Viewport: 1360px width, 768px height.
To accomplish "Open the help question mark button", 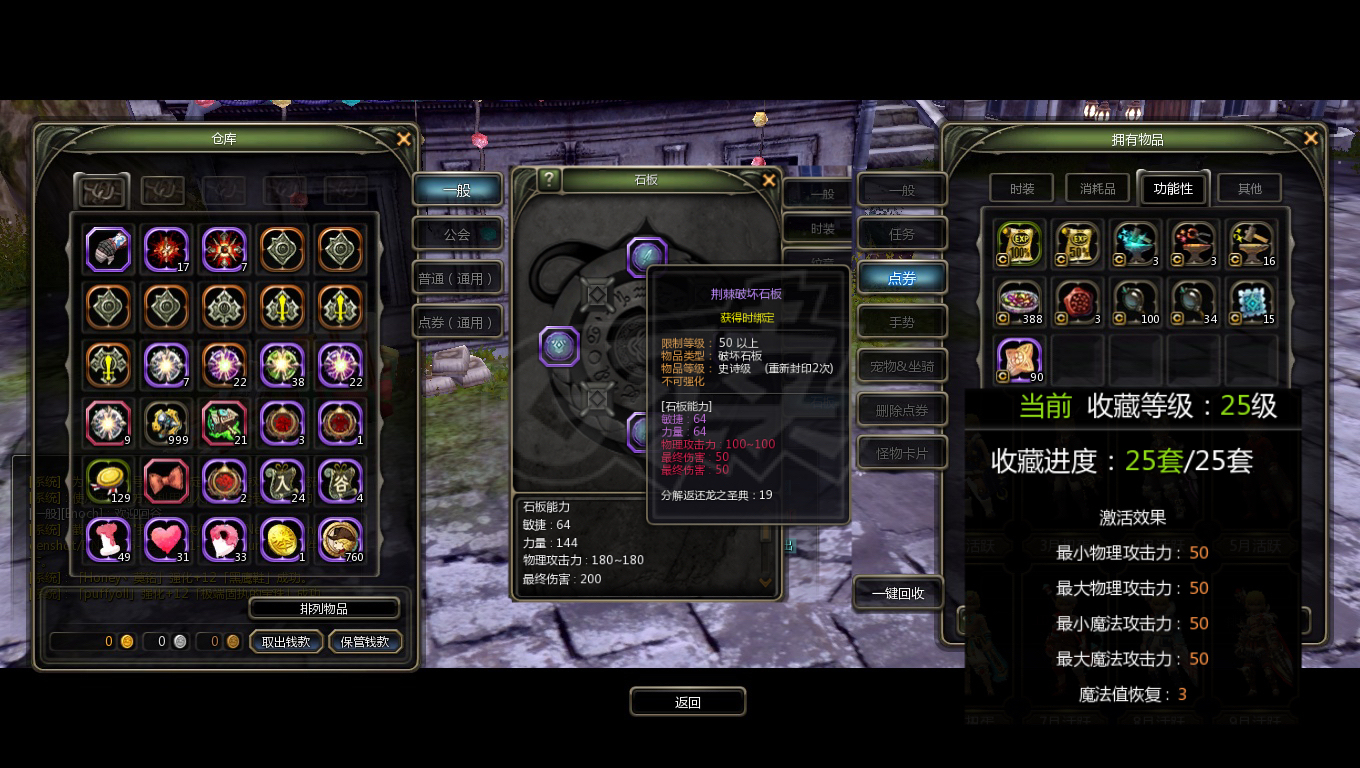I will tap(549, 179).
